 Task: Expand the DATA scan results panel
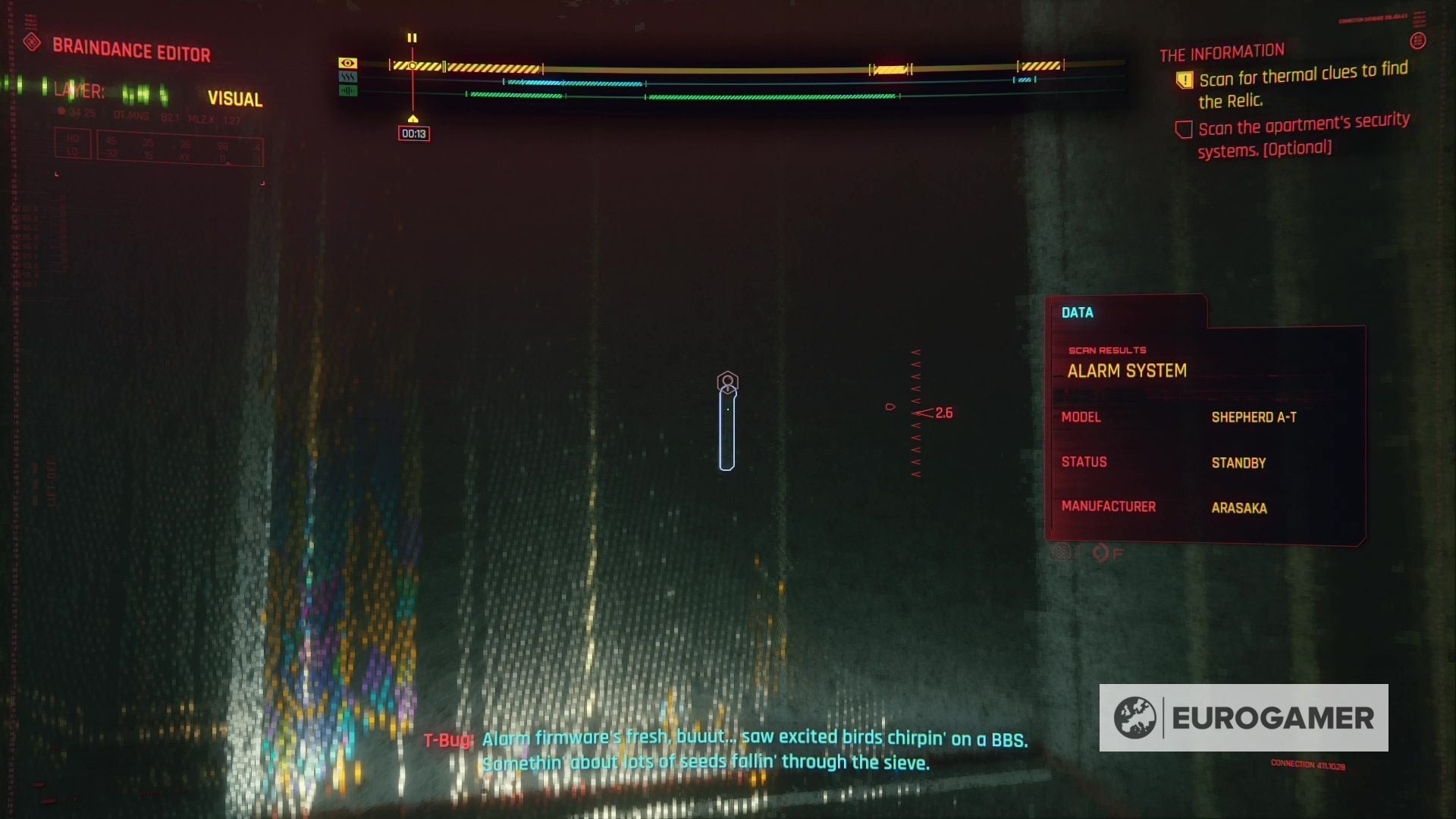(1079, 312)
